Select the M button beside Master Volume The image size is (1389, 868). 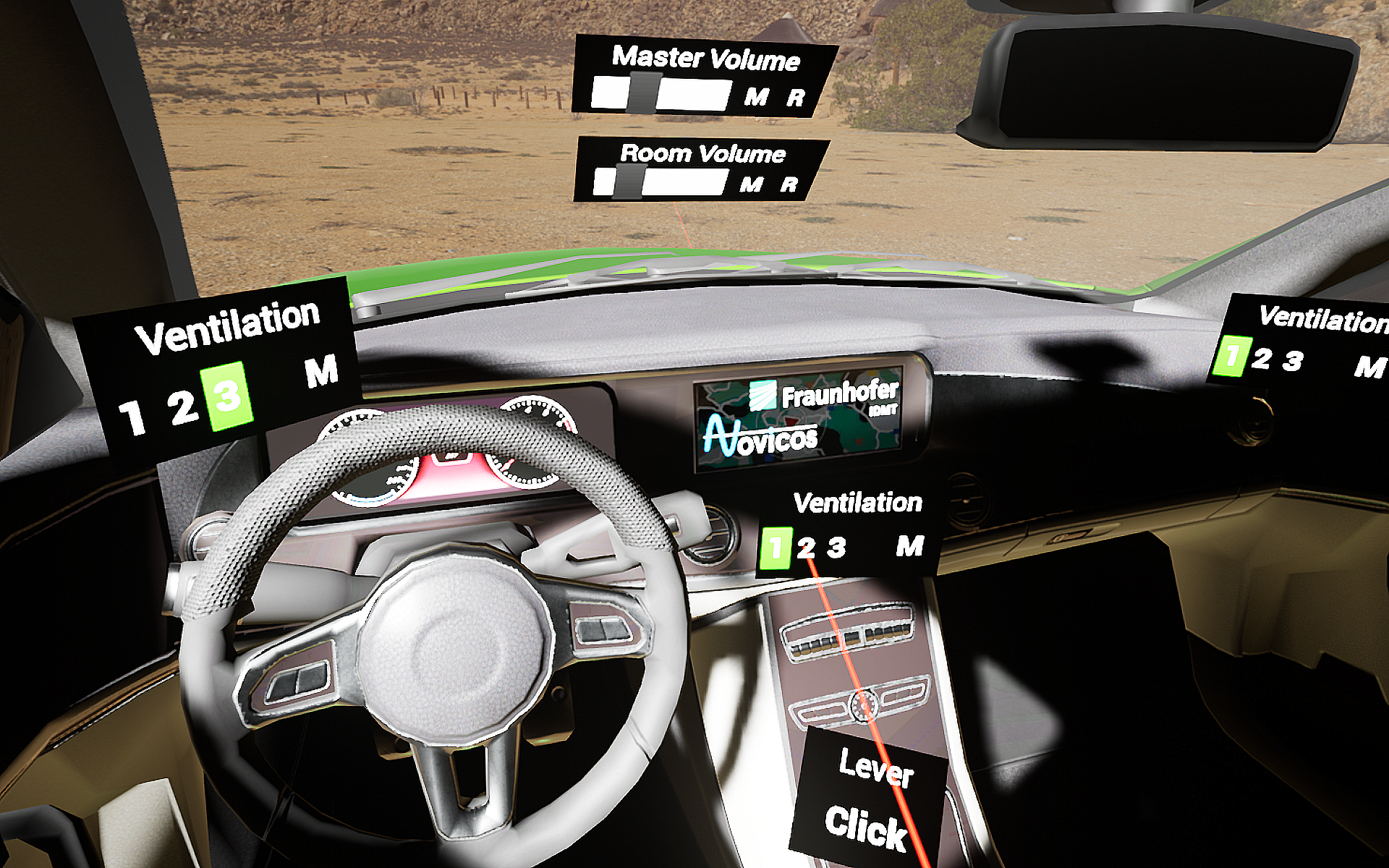point(756,95)
